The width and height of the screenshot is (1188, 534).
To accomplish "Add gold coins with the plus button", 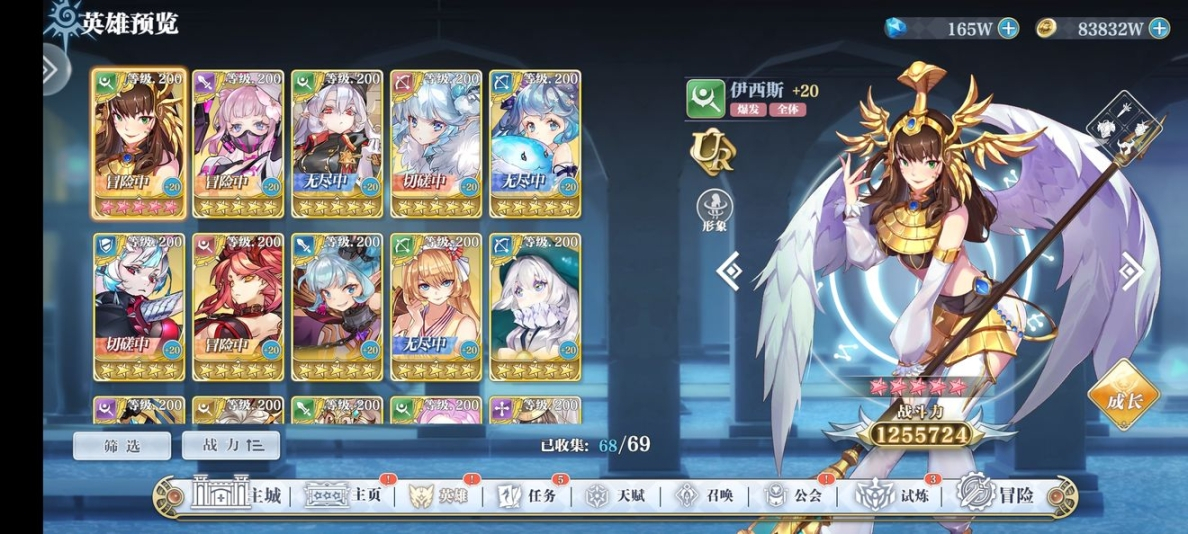I will click(x=1159, y=28).
